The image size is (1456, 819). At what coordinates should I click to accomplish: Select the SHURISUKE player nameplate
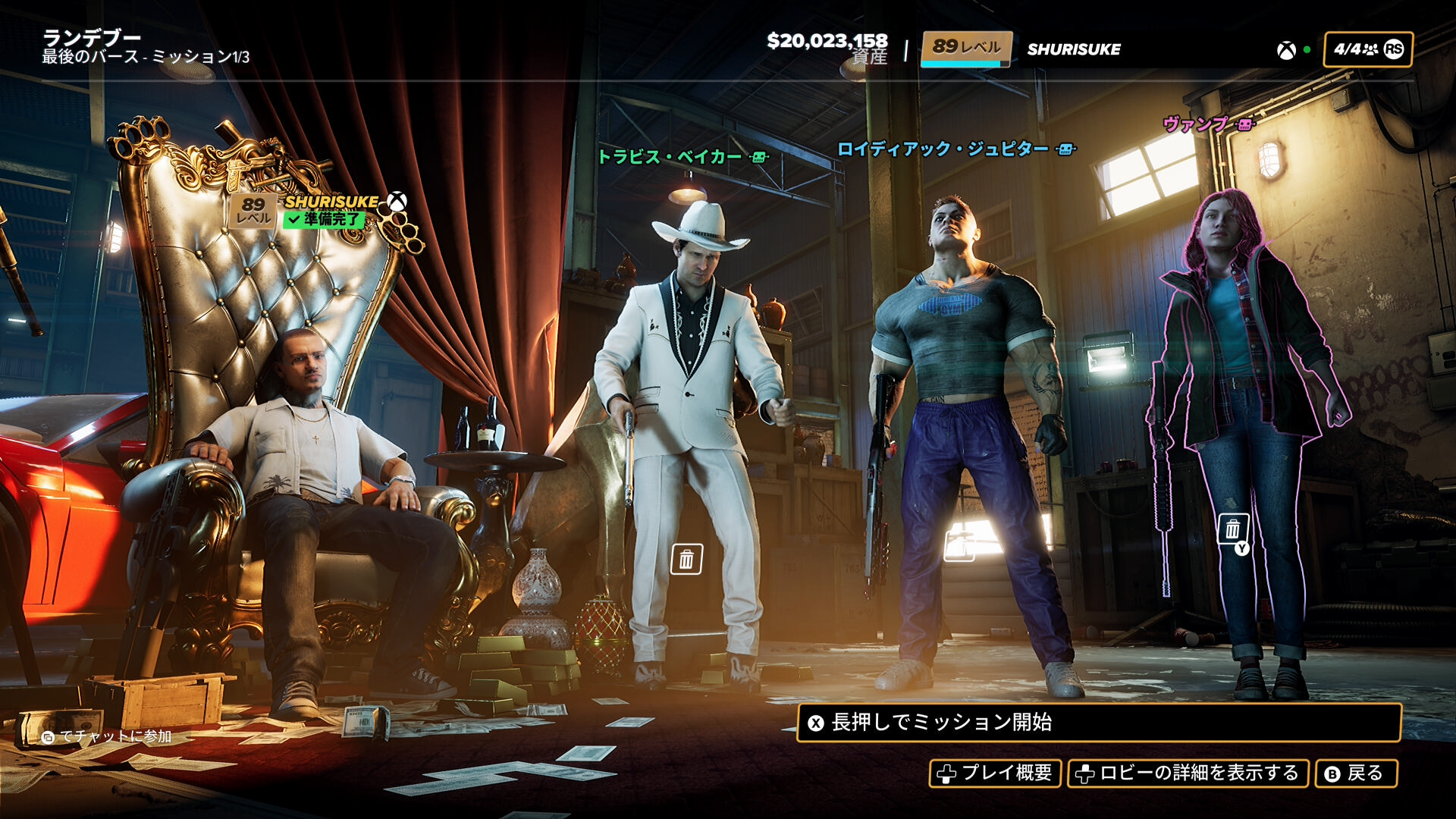[331, 202]
